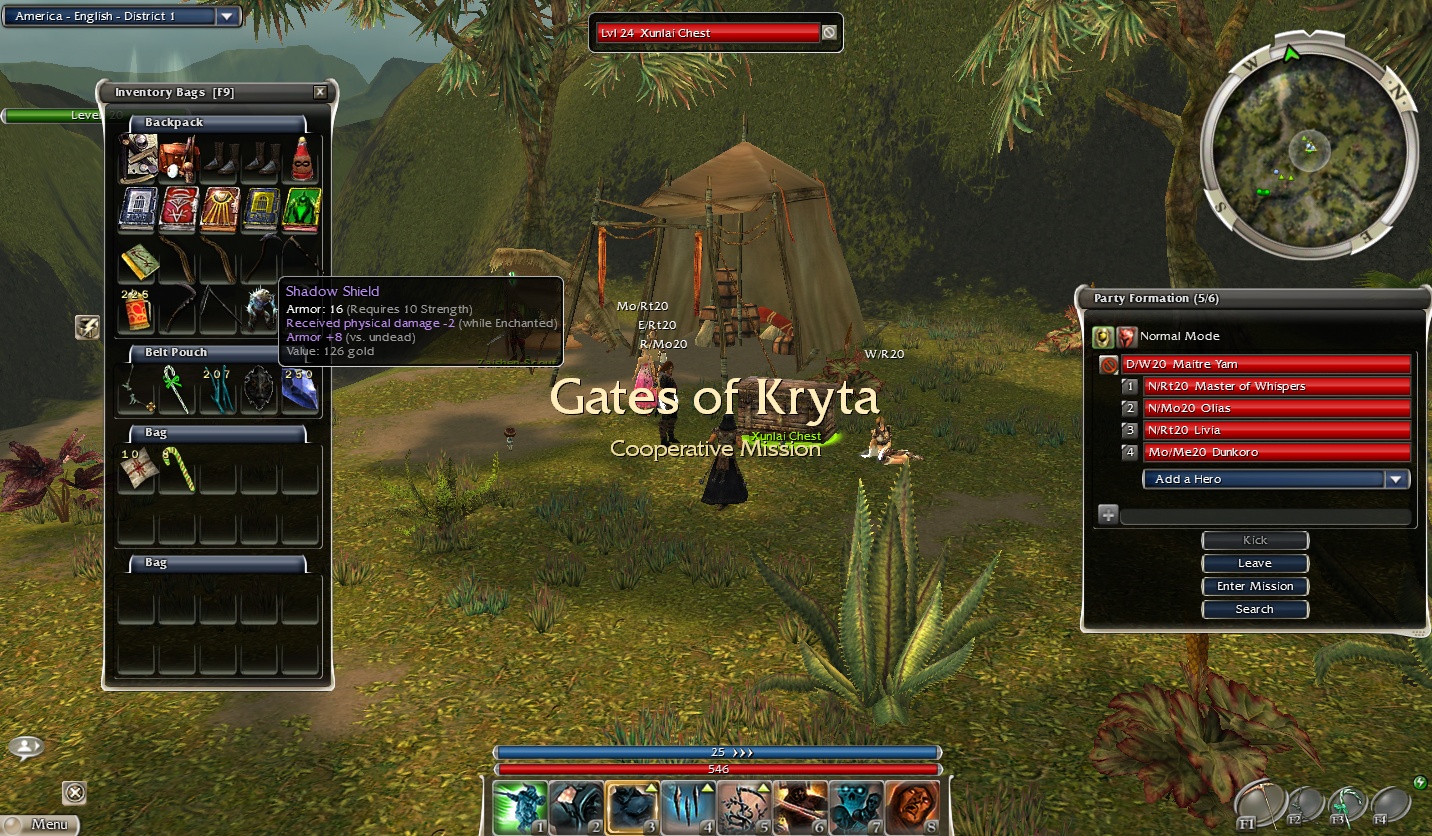Select the candy cane item in the Bag

coord(176,469)
